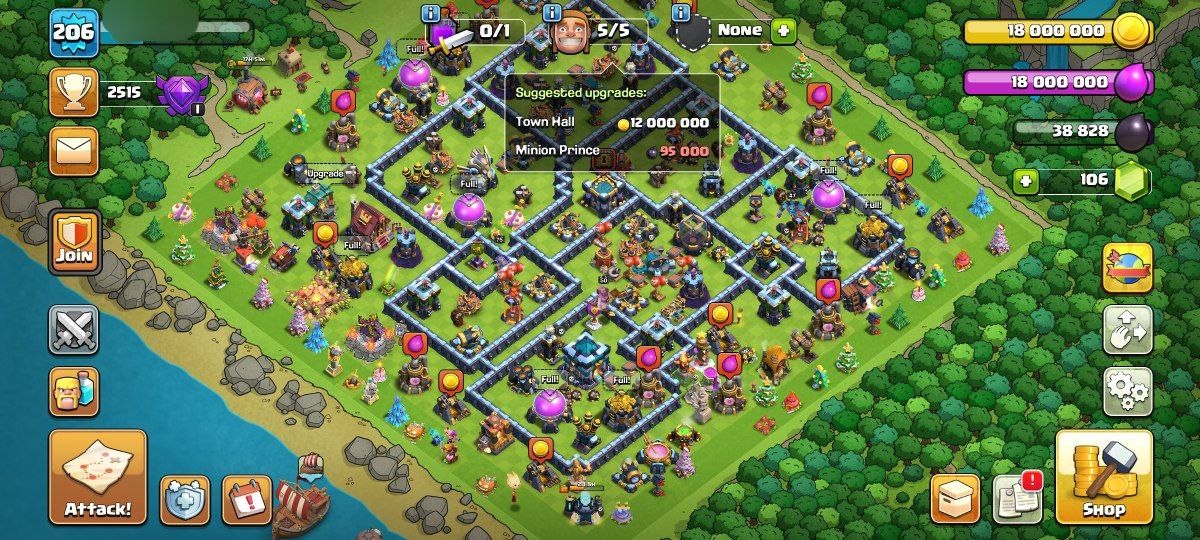Tap the Attack! button
Image resolution: width=1200 pixels, height=540 pixels.
[x=98, y=477]
